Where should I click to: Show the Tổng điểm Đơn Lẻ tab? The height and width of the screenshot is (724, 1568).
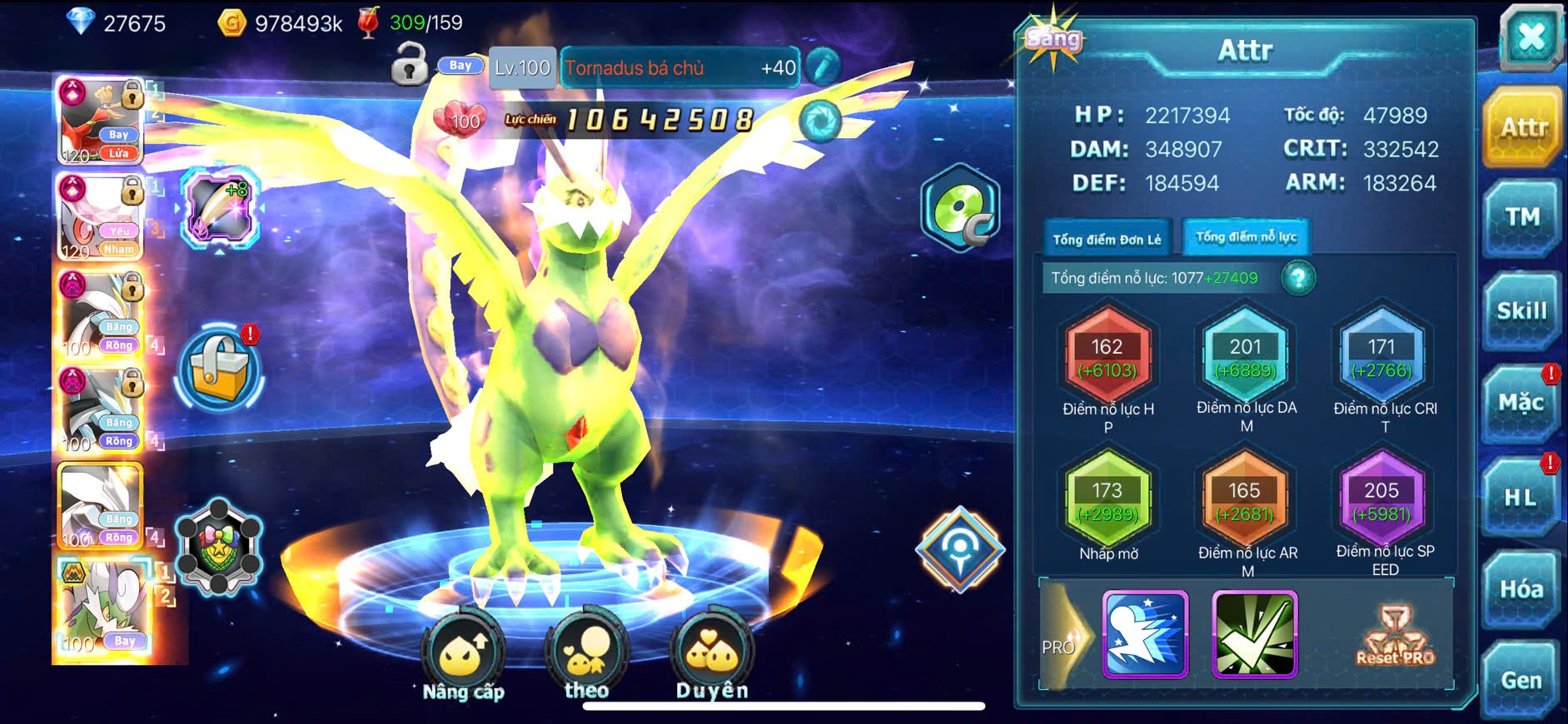[1107, 239]
